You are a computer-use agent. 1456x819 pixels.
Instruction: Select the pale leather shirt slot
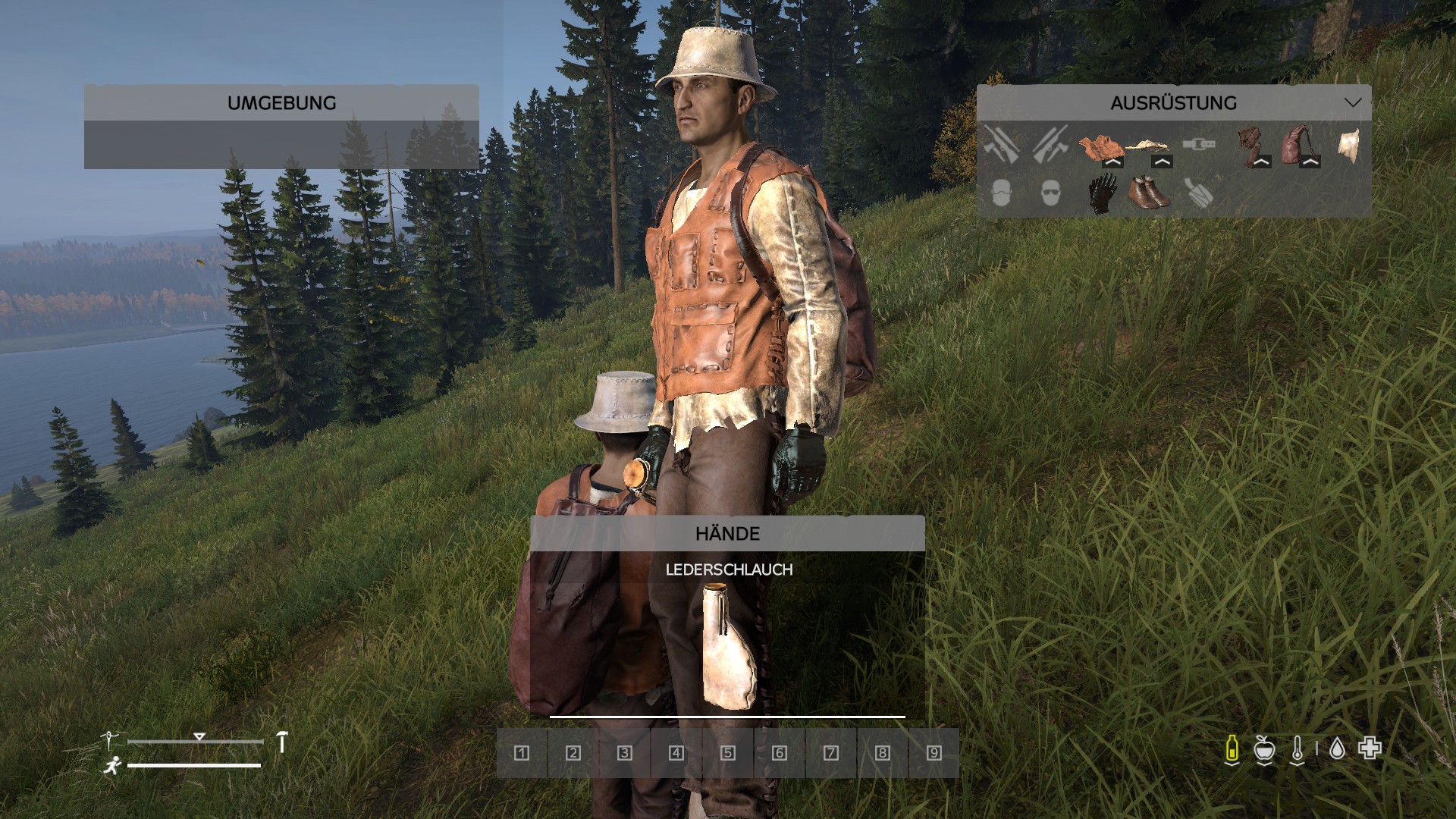(x=1148, y=144)
